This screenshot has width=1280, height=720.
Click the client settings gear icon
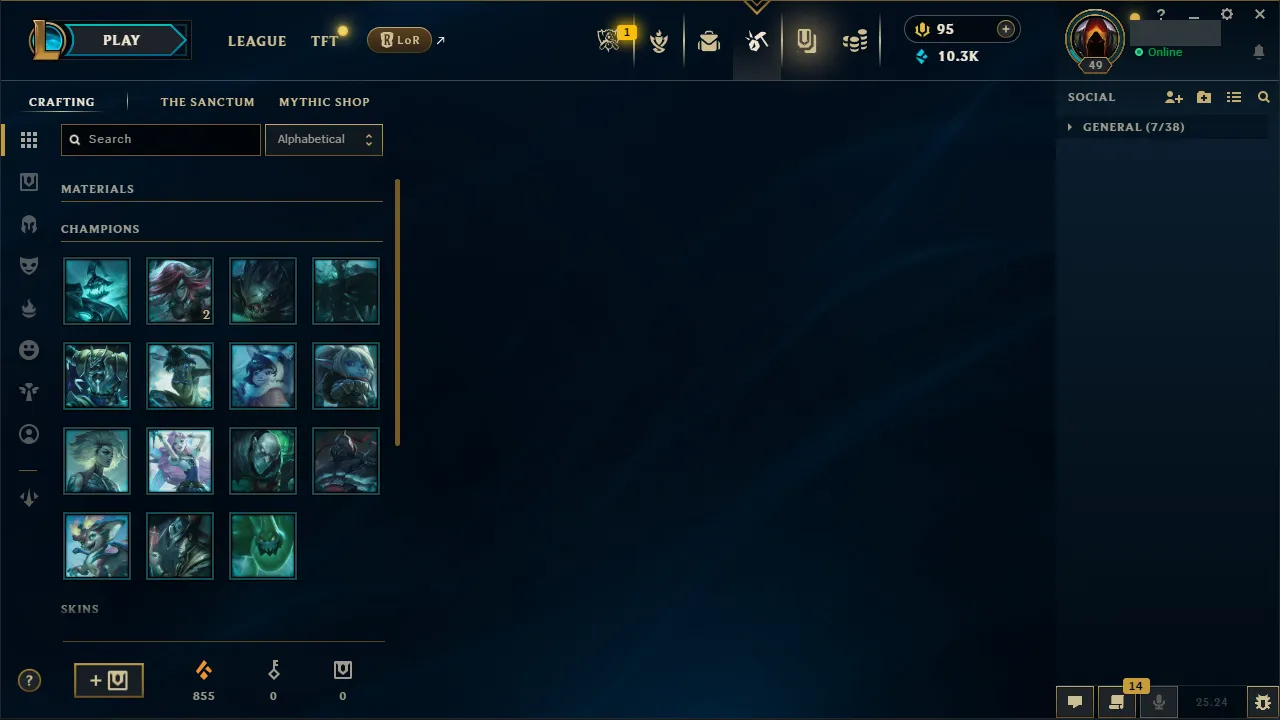tap(1226, 14)
